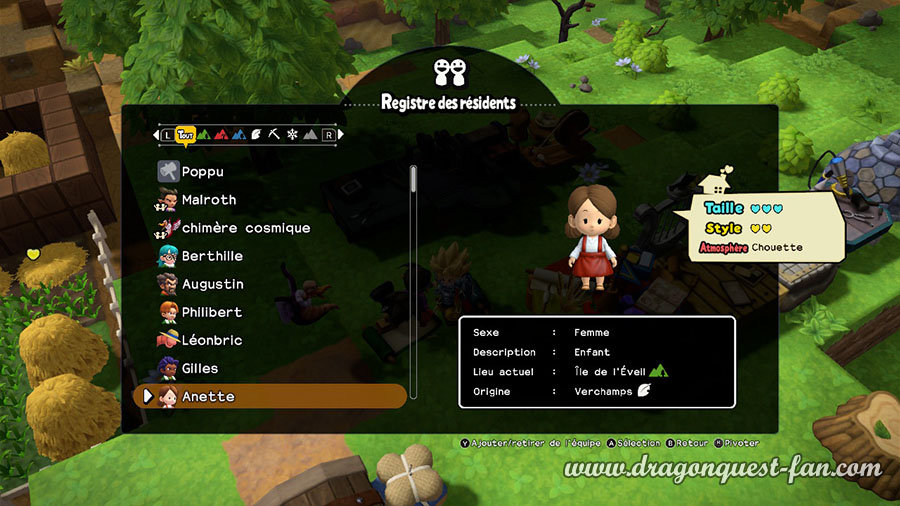
Task: Filter residents by green island tab
Action: (203, 134)
